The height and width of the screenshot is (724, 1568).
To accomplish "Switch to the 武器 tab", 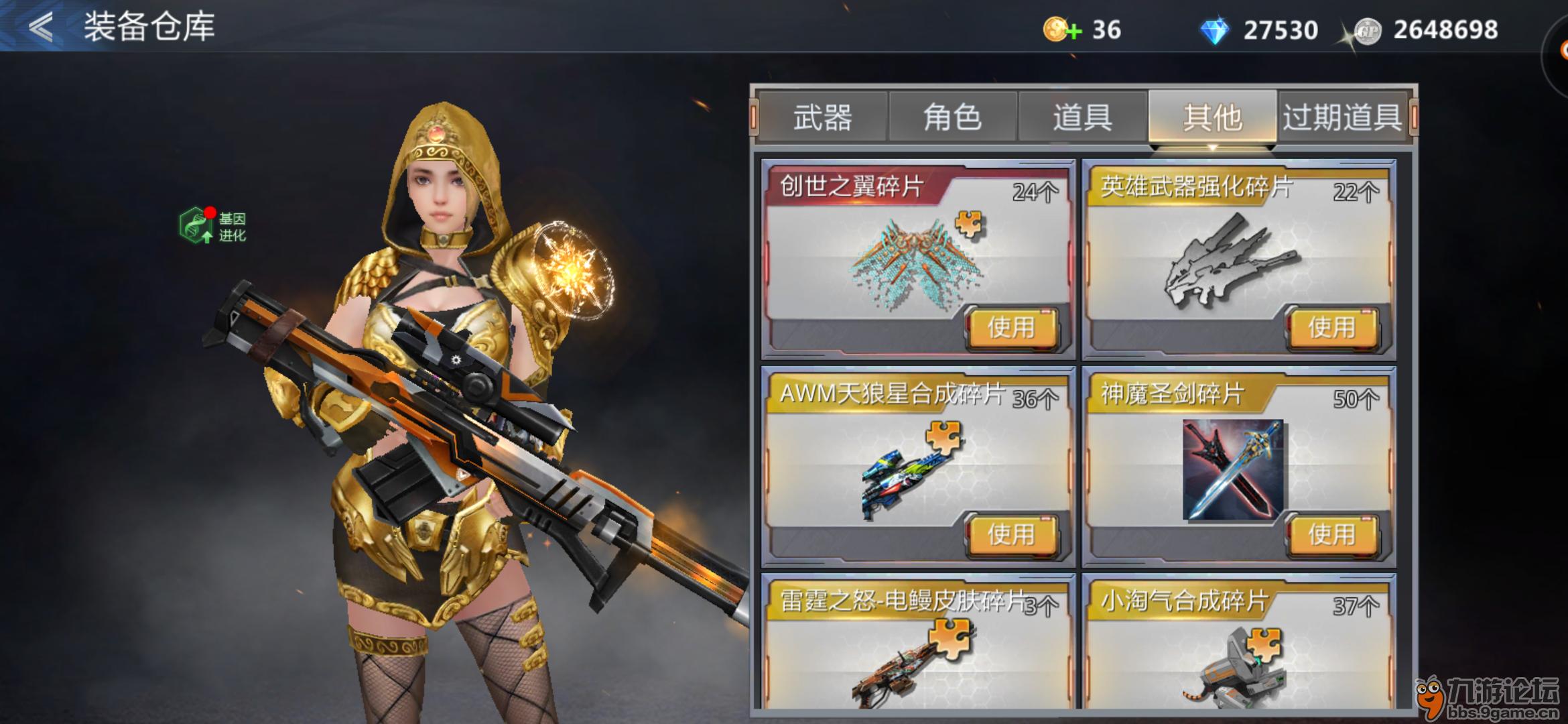I will tap(822, 118).
